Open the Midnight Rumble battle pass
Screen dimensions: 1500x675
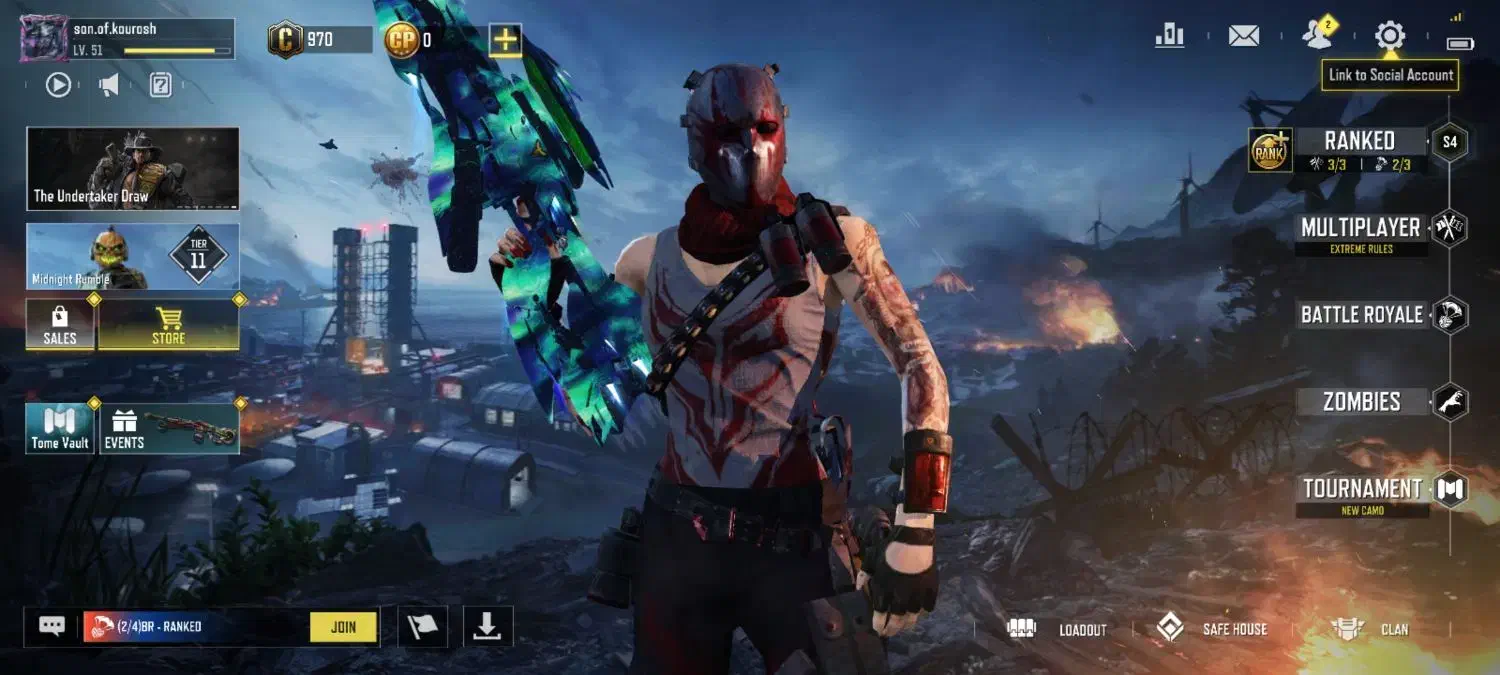click(x=133, y=256)
